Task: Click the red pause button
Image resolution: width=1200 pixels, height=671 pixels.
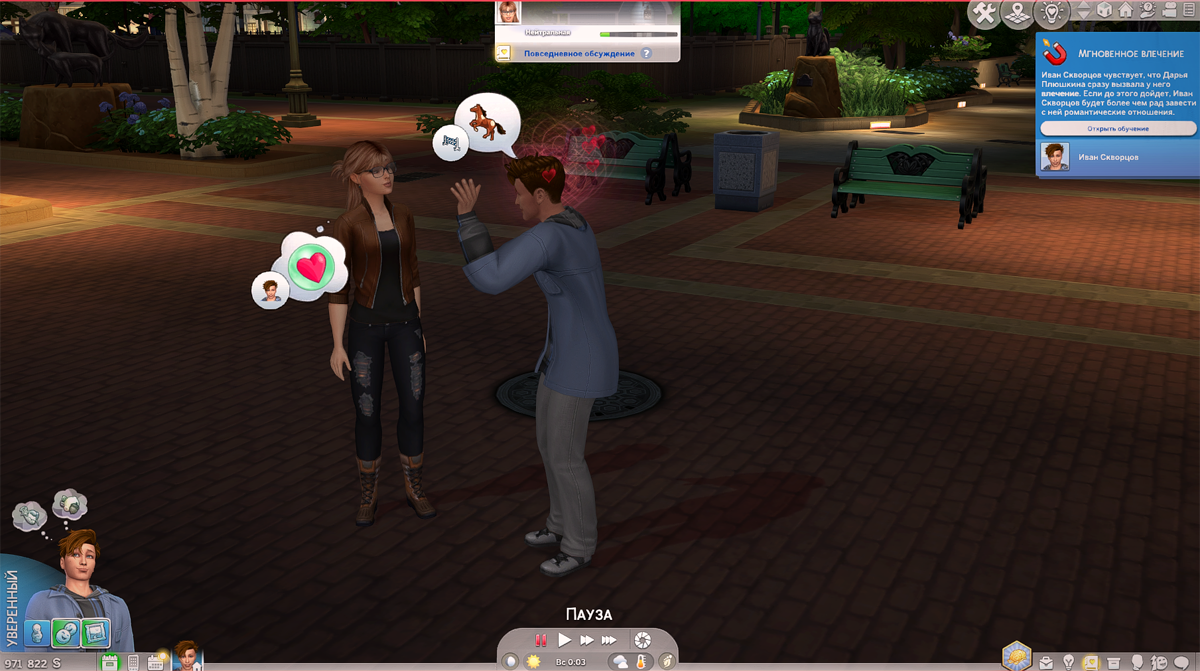Action: (541, 640)
